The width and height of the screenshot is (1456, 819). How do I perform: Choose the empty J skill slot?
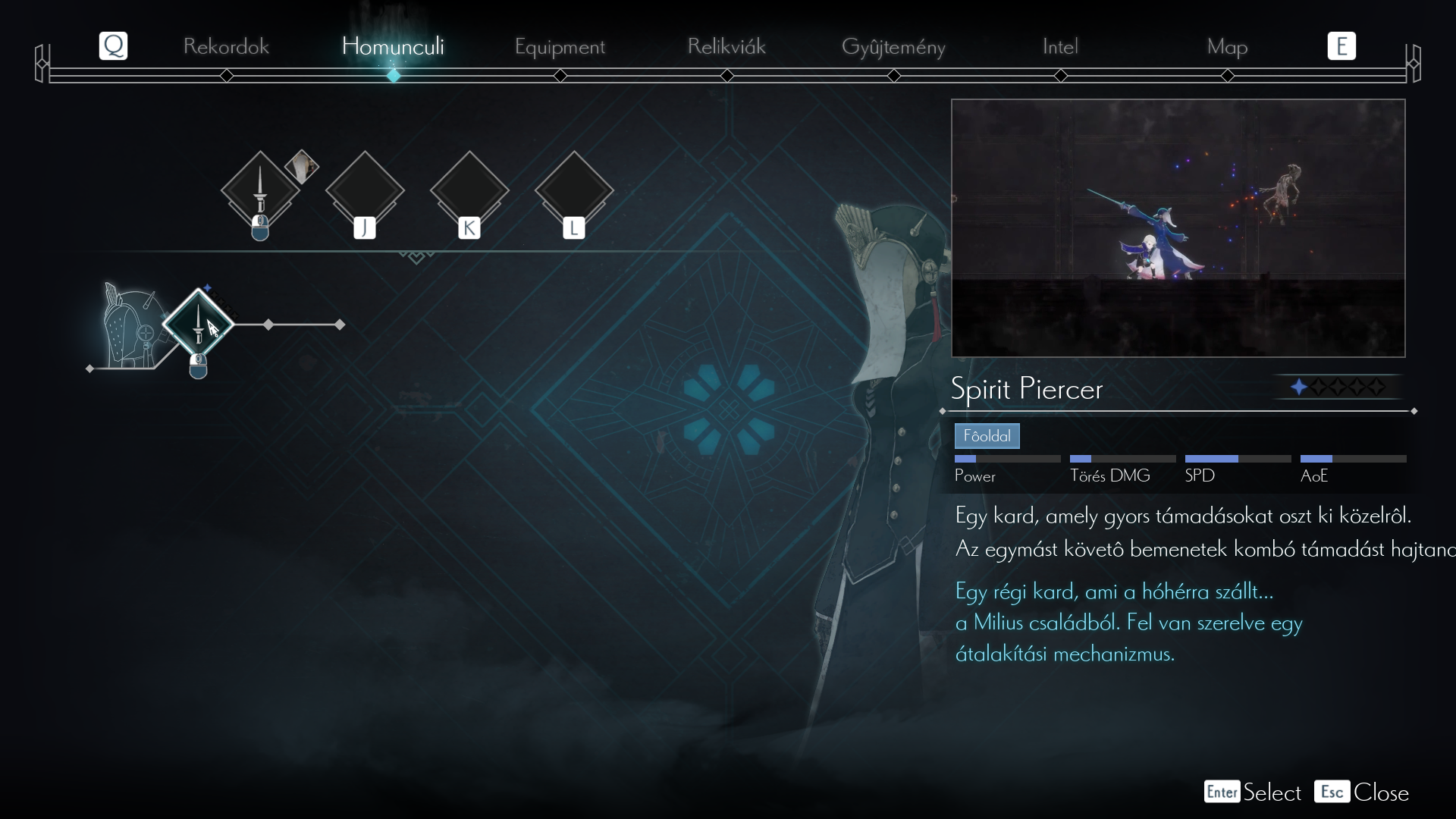point(365,190)
